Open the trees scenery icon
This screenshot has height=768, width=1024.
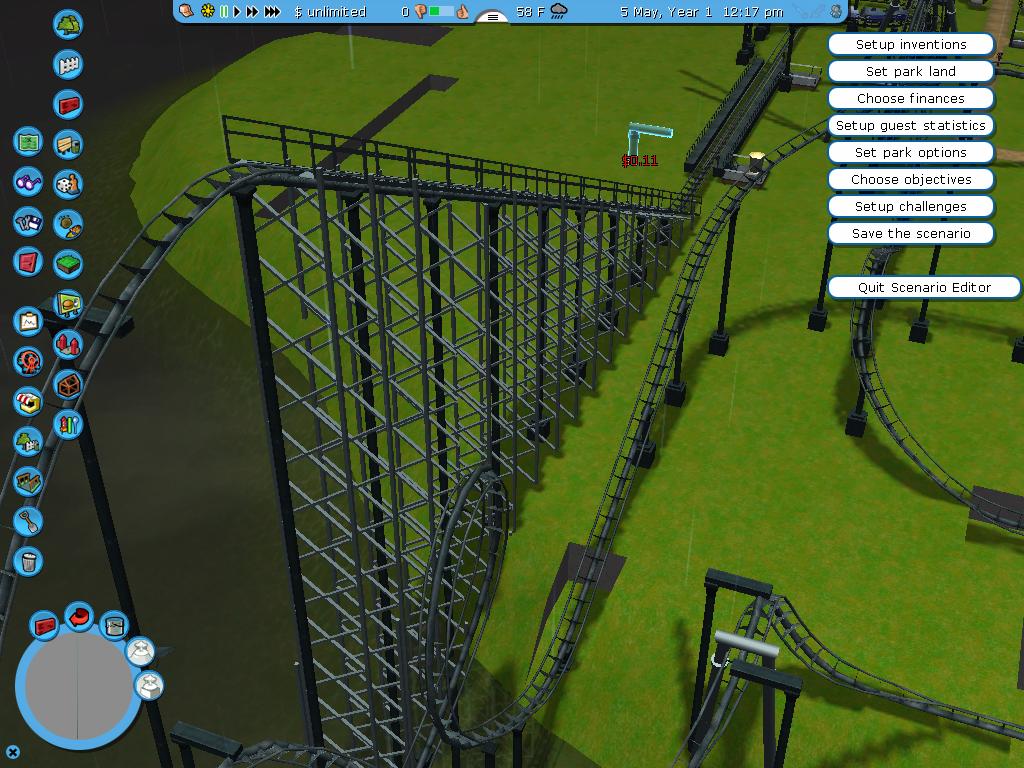pyautogui.click(x=68, y=24)
